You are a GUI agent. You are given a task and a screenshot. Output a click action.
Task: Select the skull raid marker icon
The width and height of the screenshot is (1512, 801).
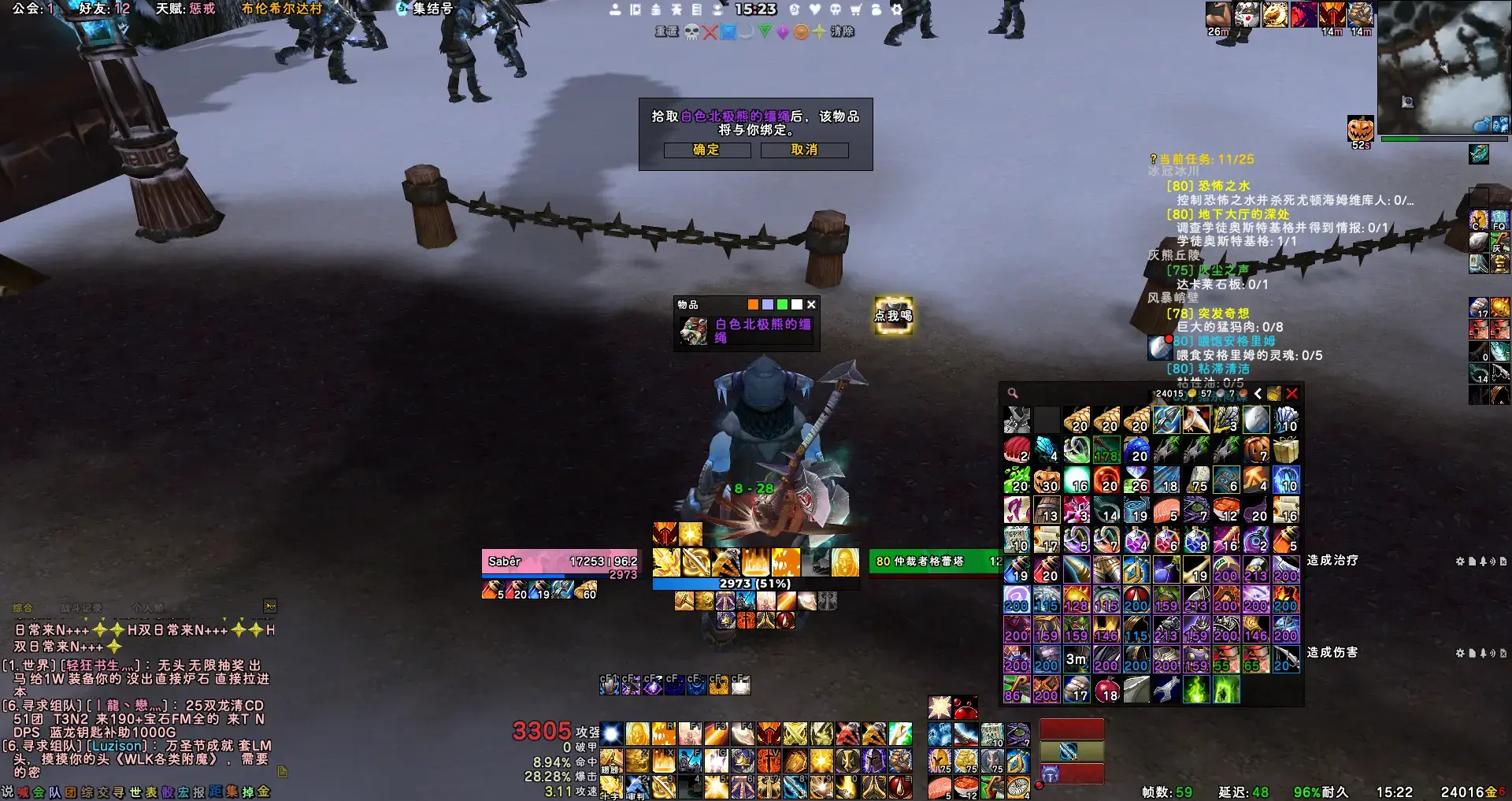[x=691, y=32]
